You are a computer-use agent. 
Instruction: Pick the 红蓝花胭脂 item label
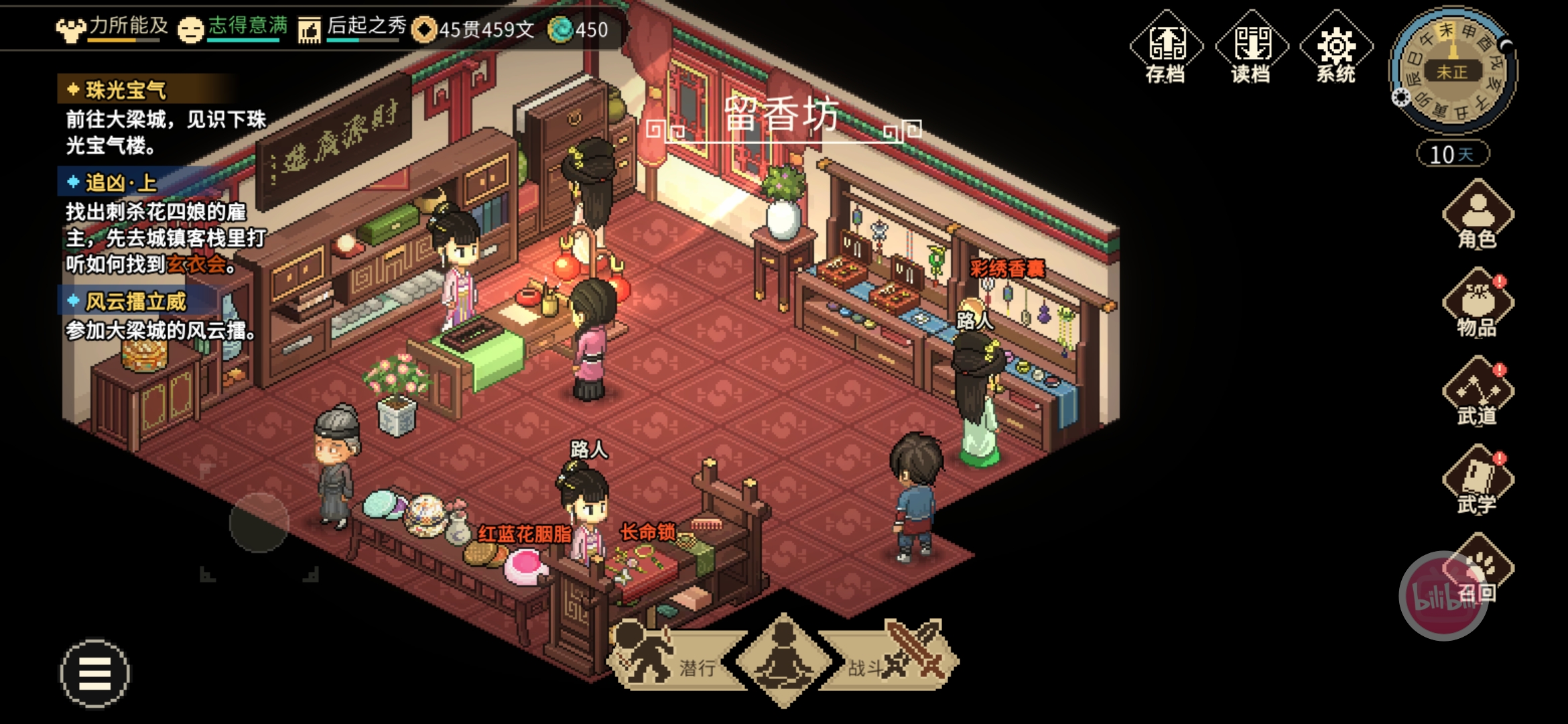pyautogui.click(x=525, y=534)
